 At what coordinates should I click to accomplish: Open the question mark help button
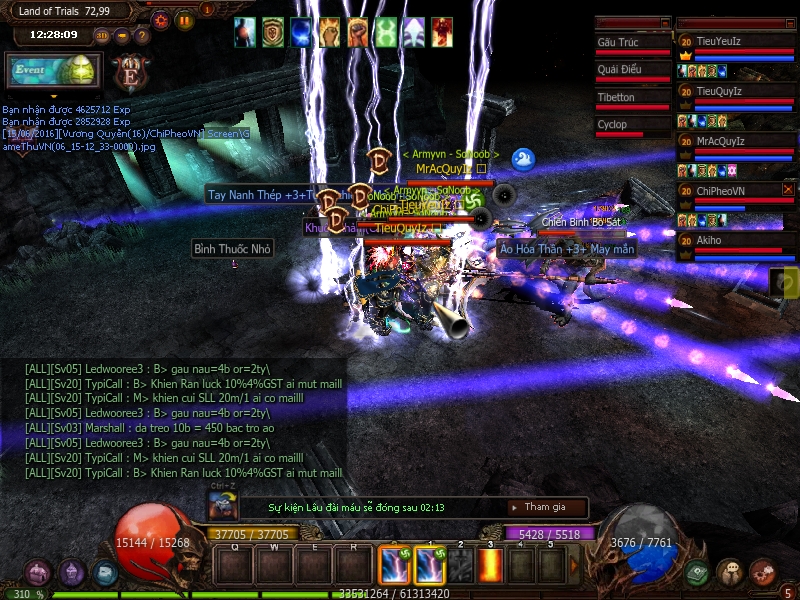(142, 36)
